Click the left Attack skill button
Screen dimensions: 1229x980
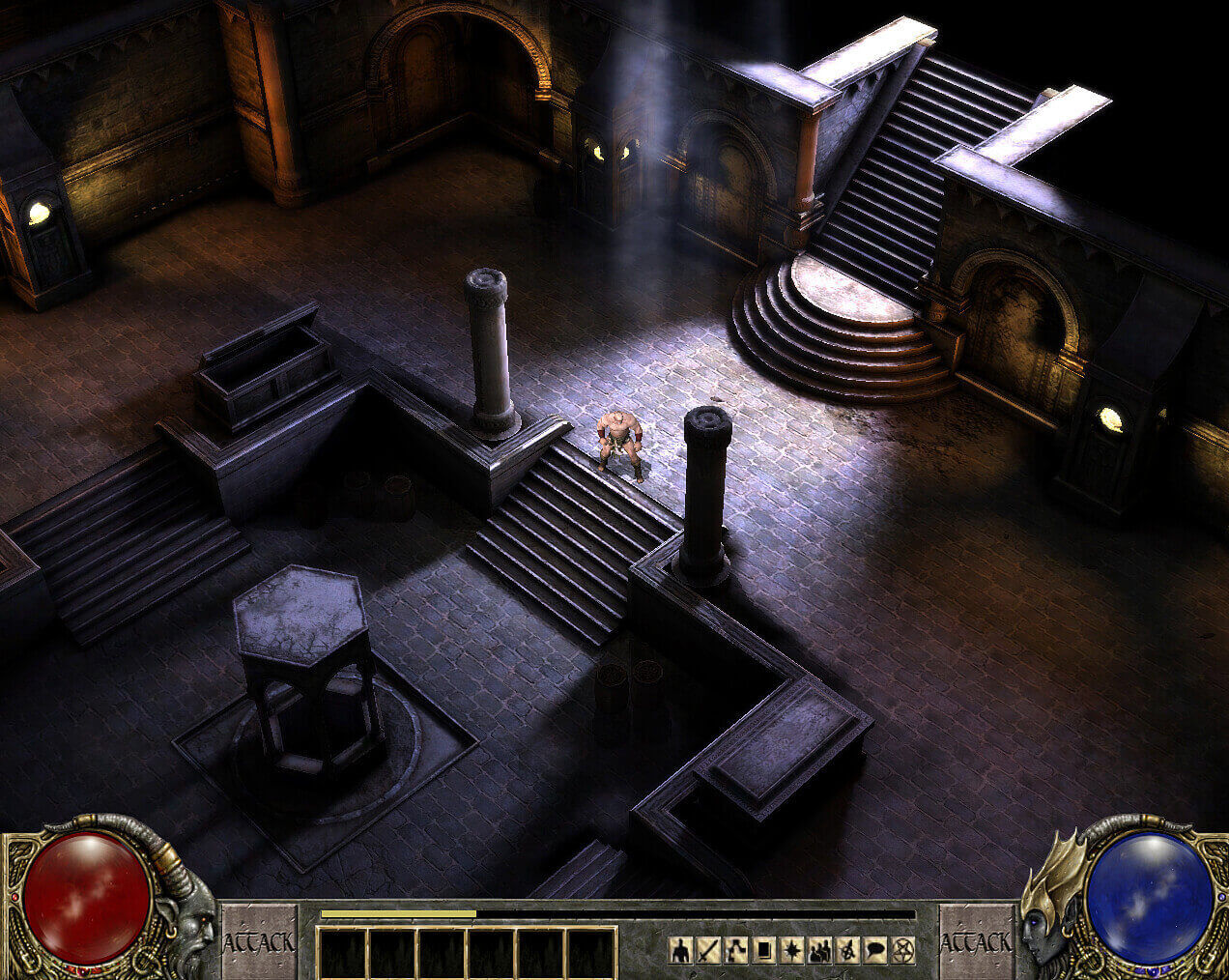[259, 941]
